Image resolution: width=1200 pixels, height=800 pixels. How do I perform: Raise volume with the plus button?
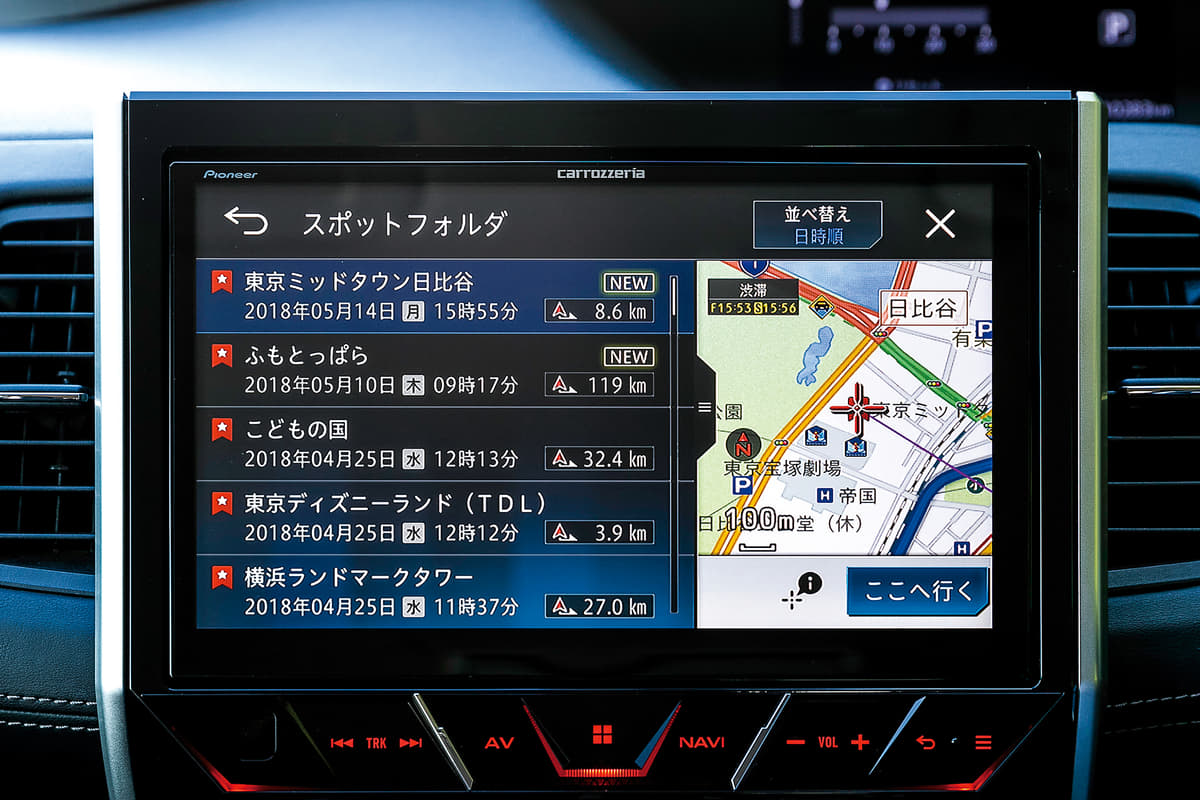coord(860,742)
